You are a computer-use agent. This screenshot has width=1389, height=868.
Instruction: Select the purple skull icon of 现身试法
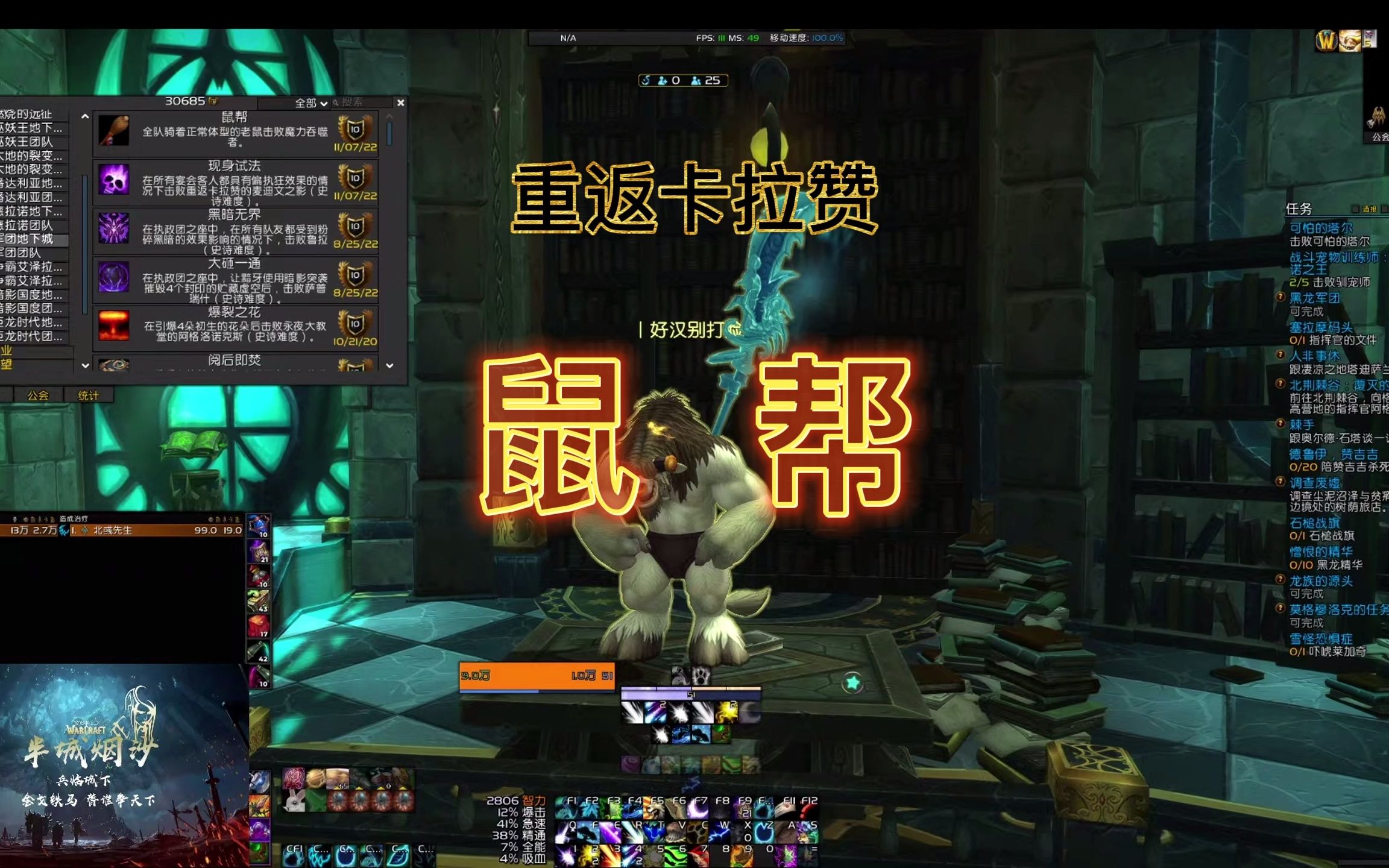tap(115, 180)
